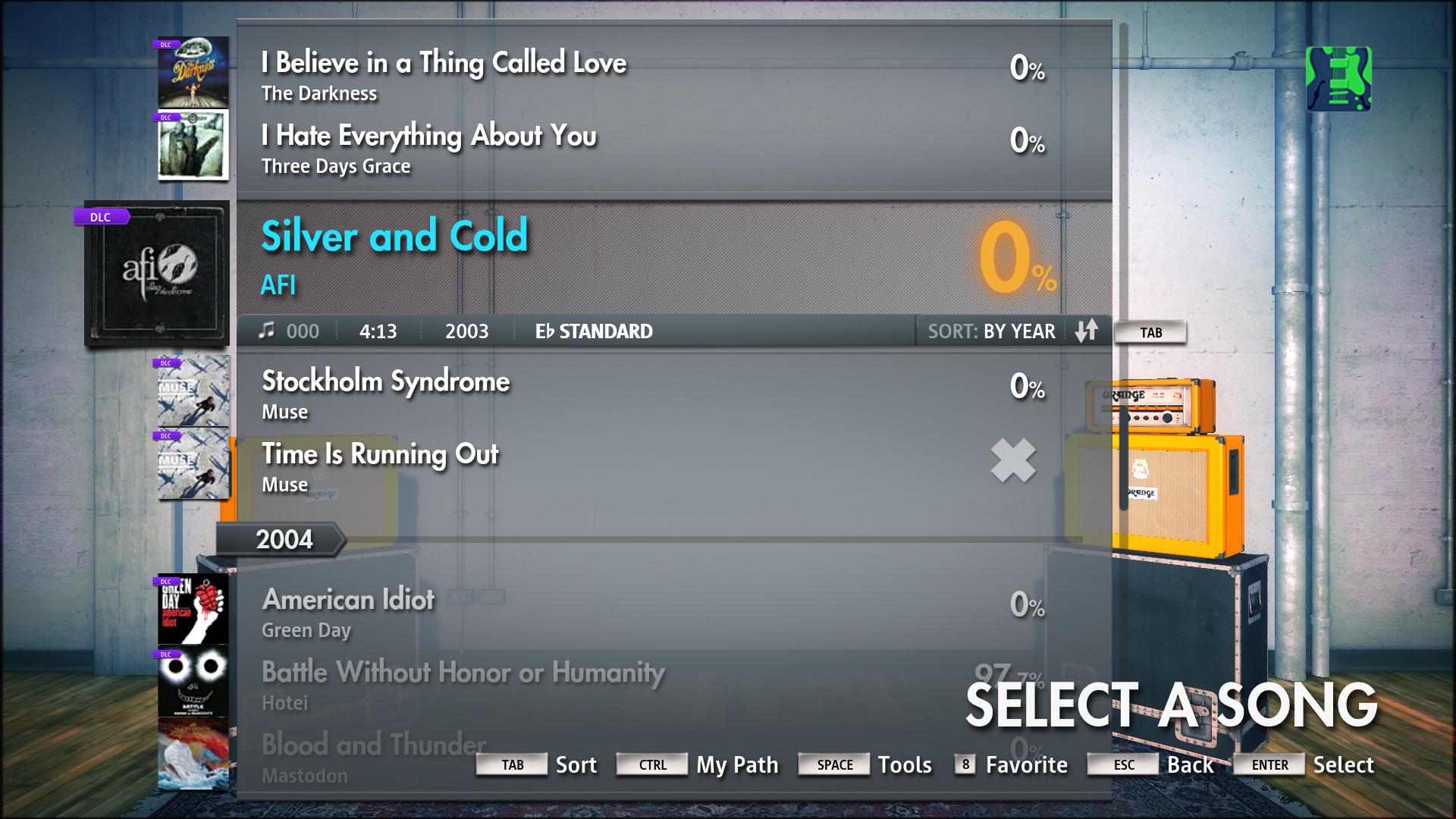Select Stockholm Syndrome by Muse
This screenshot has height=819, width=1456.
531,393
